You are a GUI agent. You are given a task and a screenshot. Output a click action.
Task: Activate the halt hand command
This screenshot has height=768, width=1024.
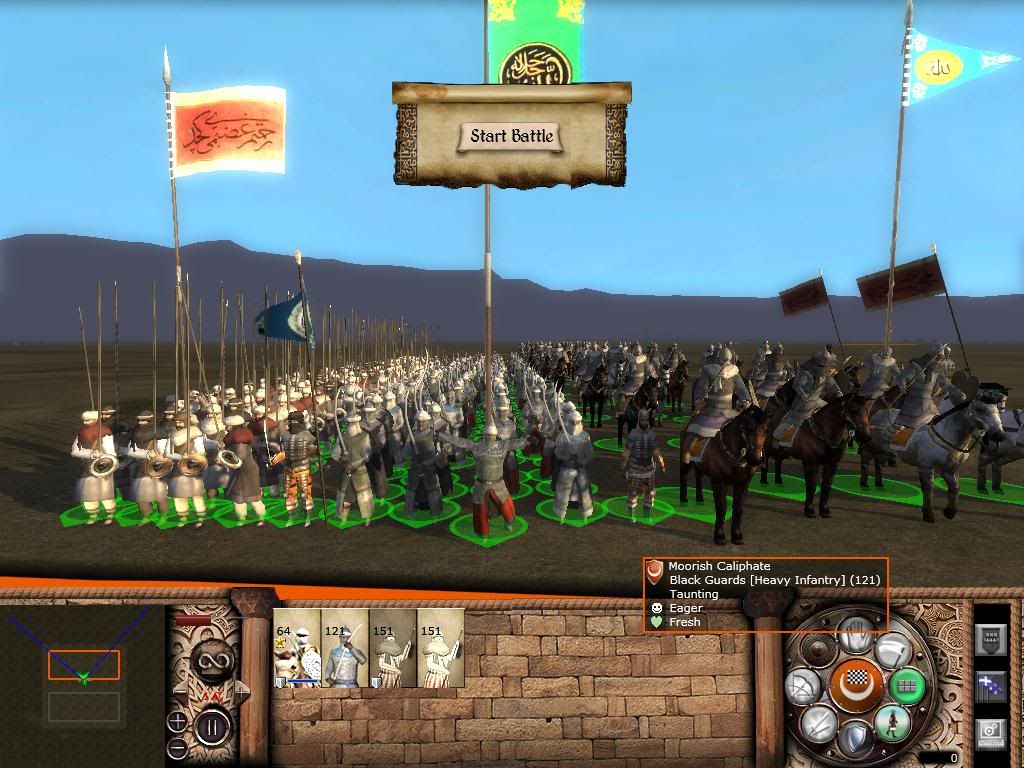pyautogui.click(x=854, y=634)
